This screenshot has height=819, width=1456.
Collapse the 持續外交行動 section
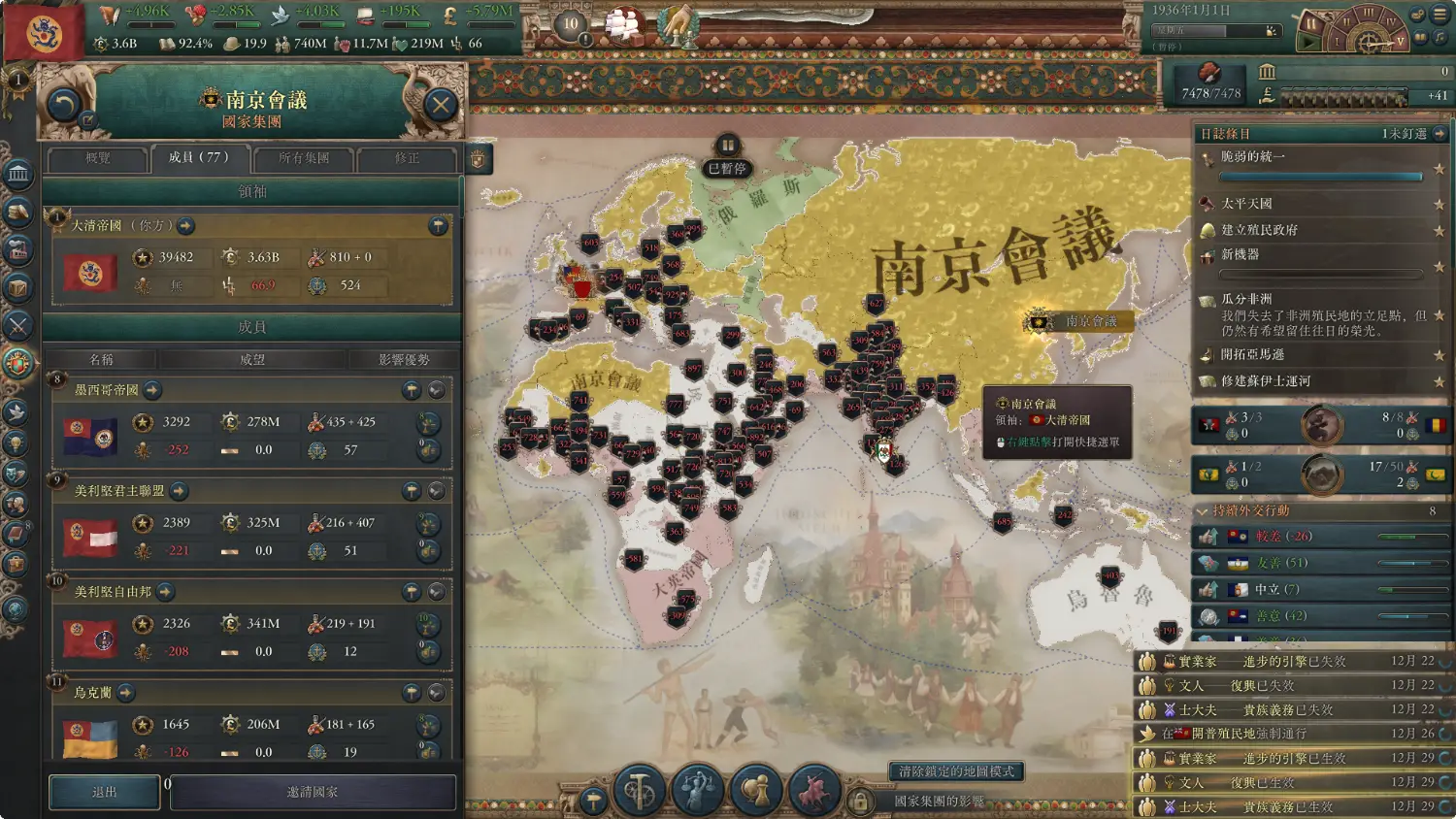[x=1203, y=510]
